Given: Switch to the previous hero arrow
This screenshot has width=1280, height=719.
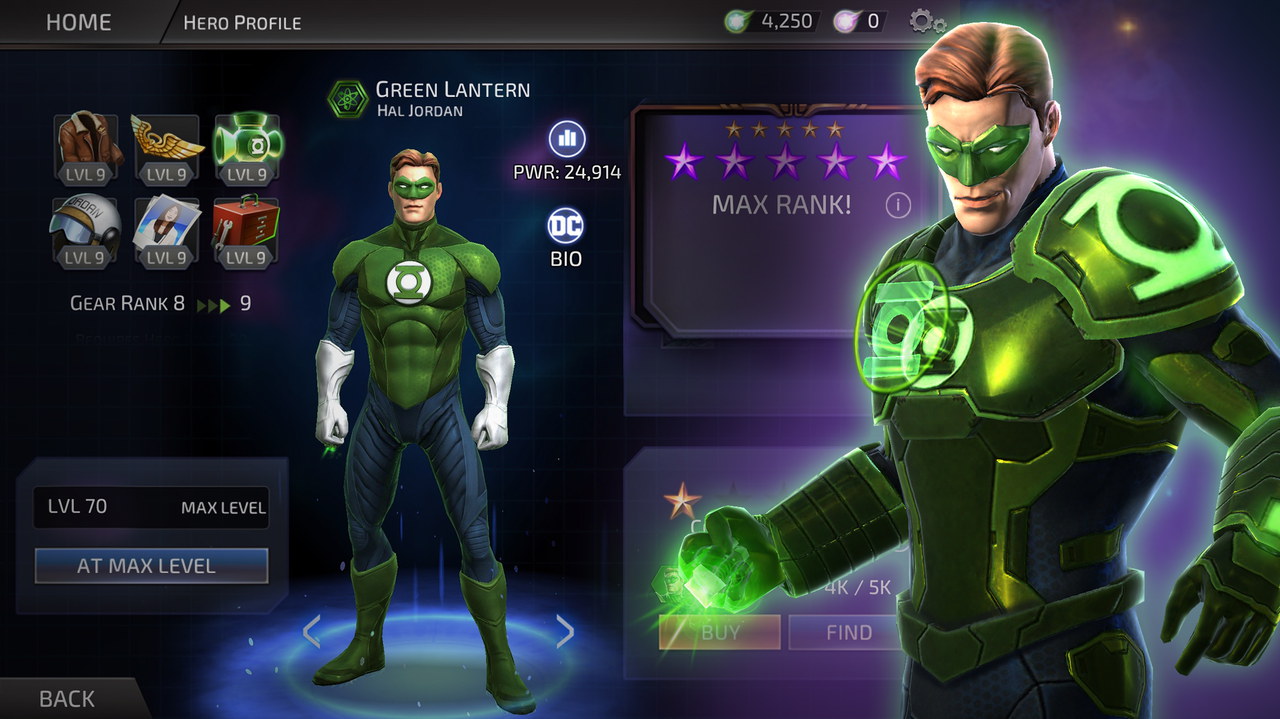Looking at the screenshot, I should [311, 631].
